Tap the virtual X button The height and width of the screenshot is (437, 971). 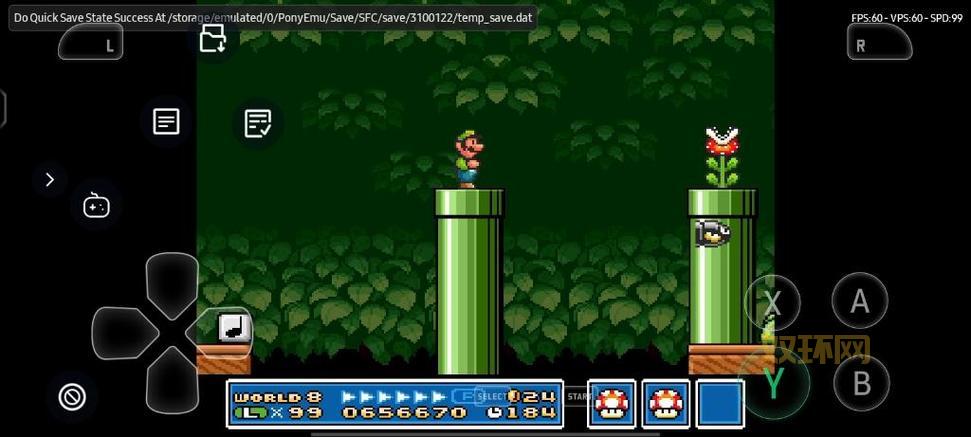773,302
